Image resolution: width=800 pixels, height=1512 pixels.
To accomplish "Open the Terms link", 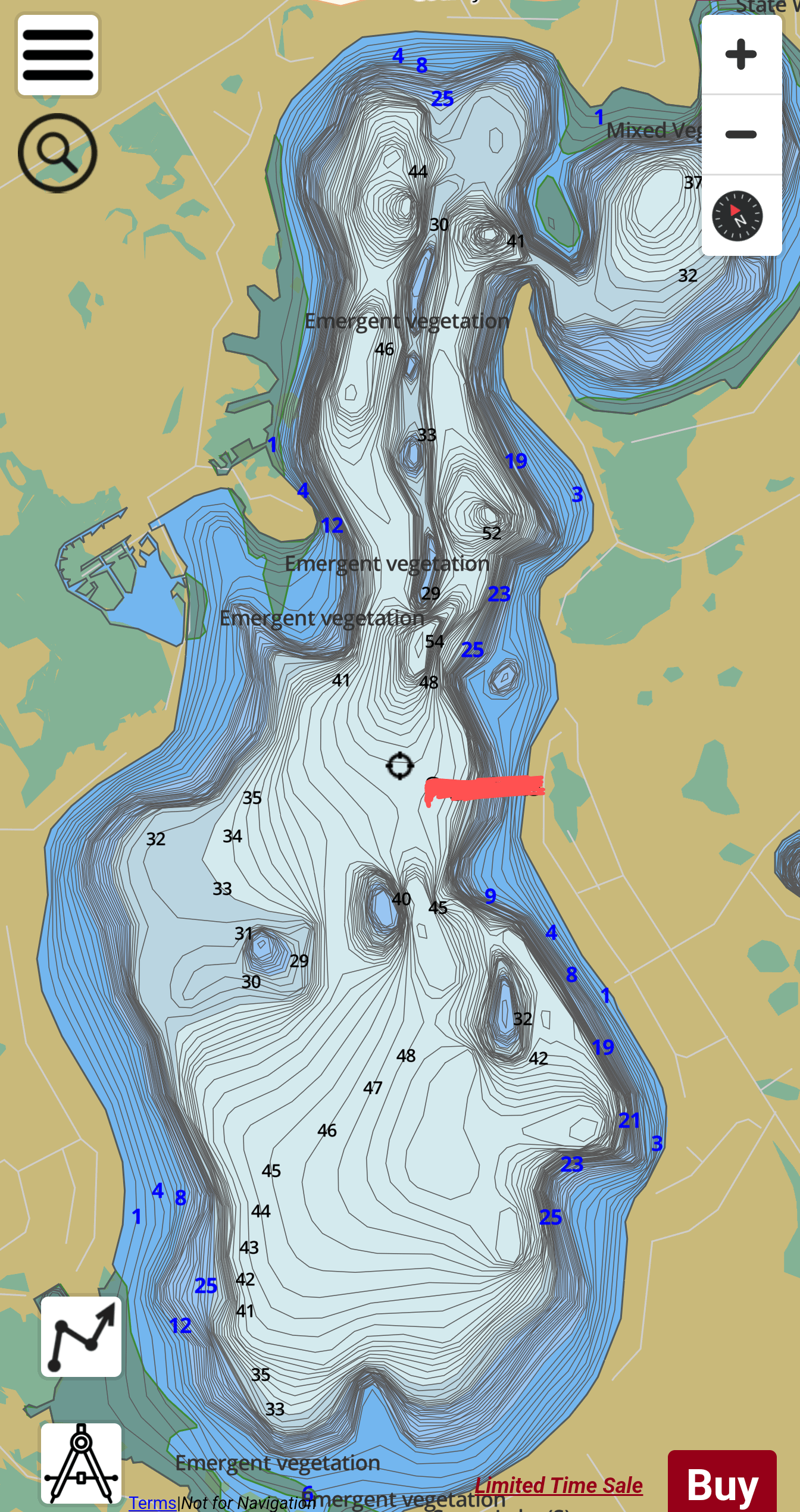I will coord(152,1502).
